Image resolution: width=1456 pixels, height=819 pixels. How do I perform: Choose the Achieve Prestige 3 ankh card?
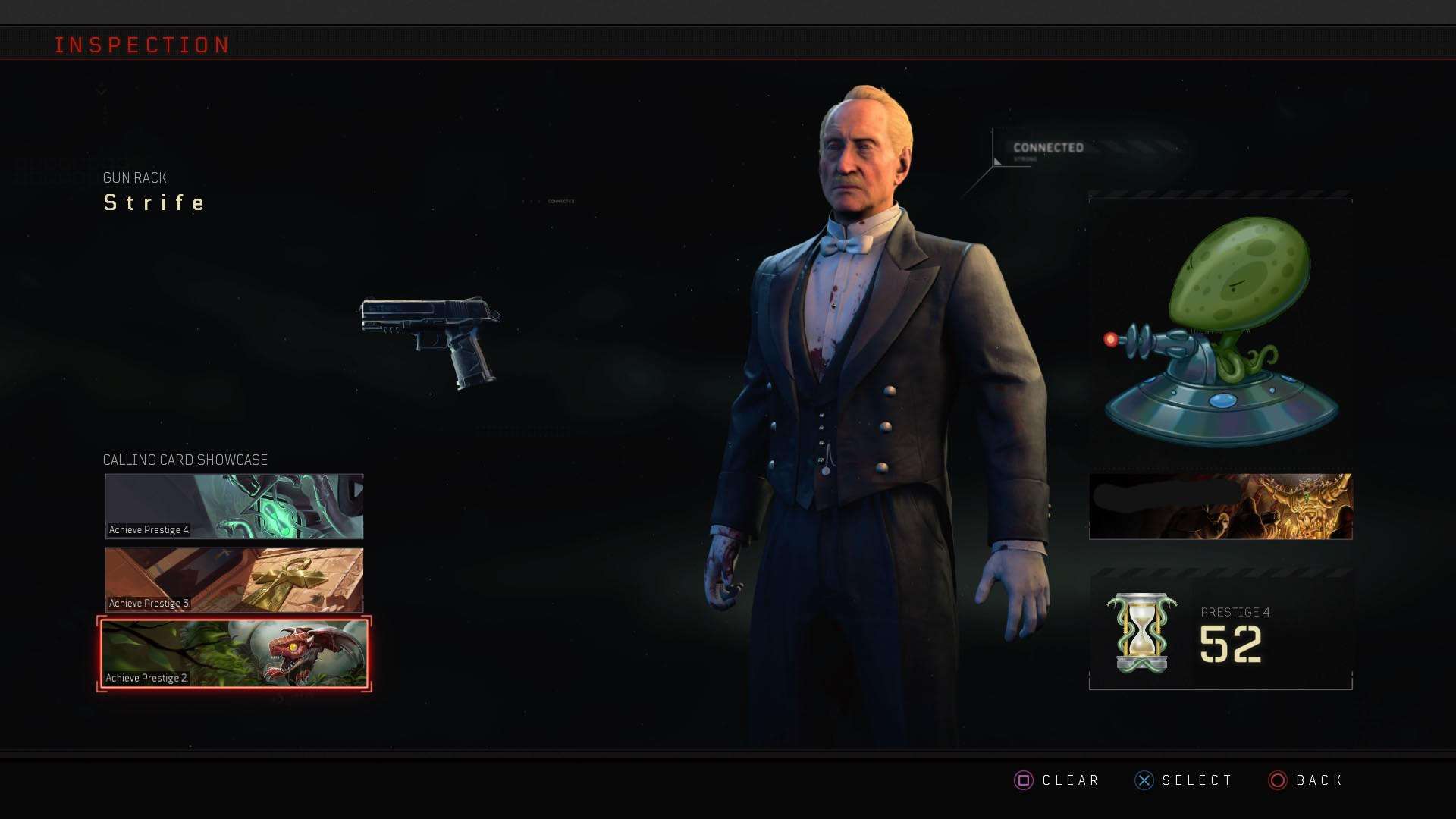pos(234,579)
